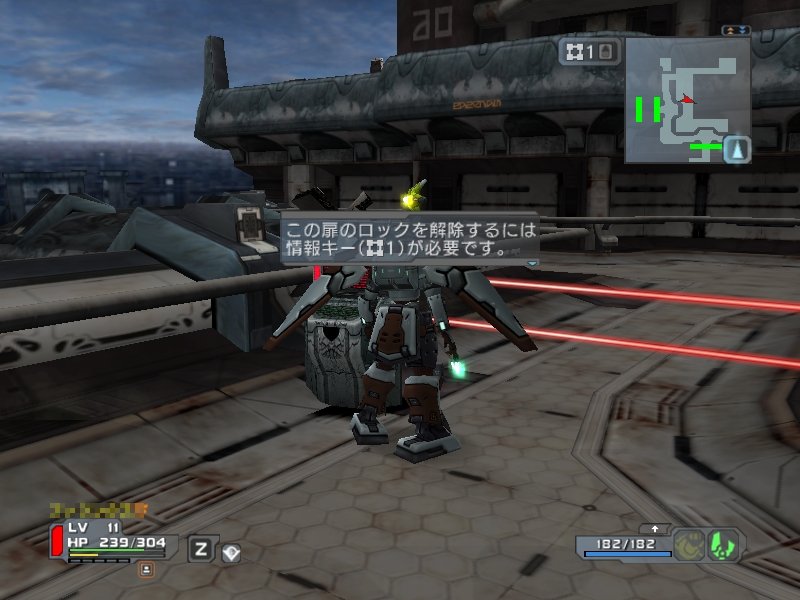
Task: Select the information key counter icon
Action: click(x=590, y=51)
